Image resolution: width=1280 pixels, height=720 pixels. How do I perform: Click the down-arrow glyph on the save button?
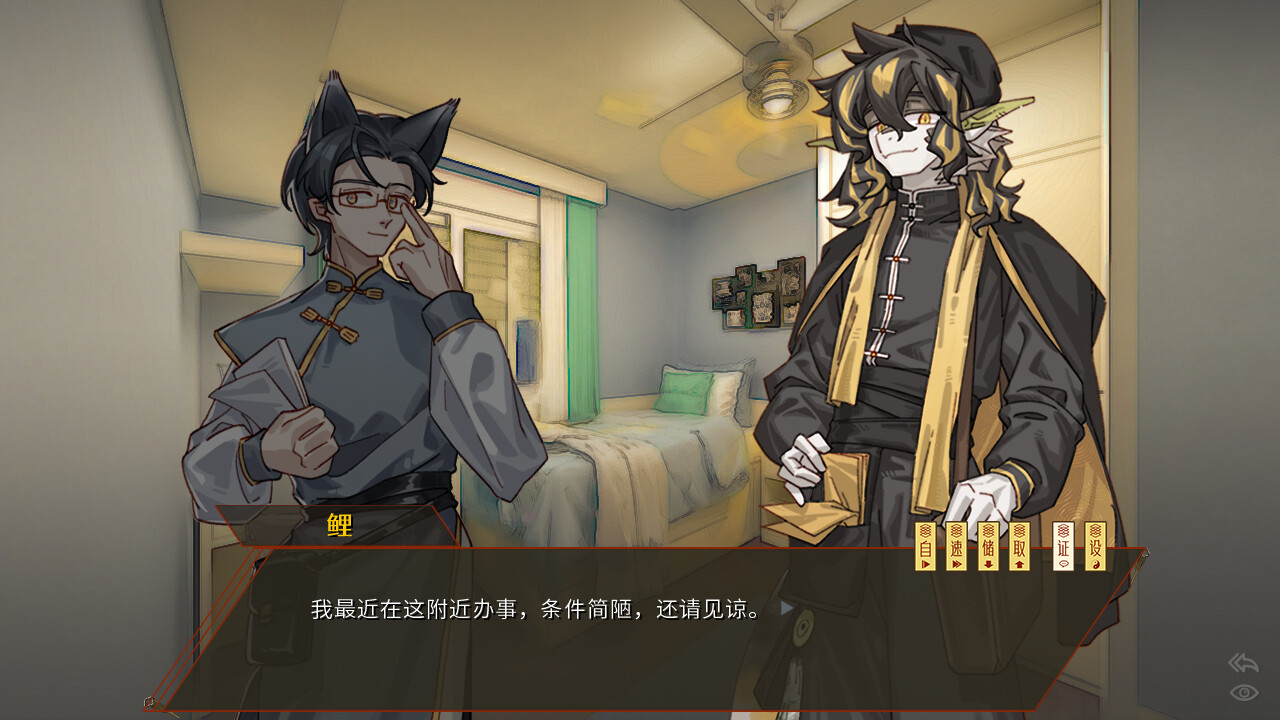(986, 562)
